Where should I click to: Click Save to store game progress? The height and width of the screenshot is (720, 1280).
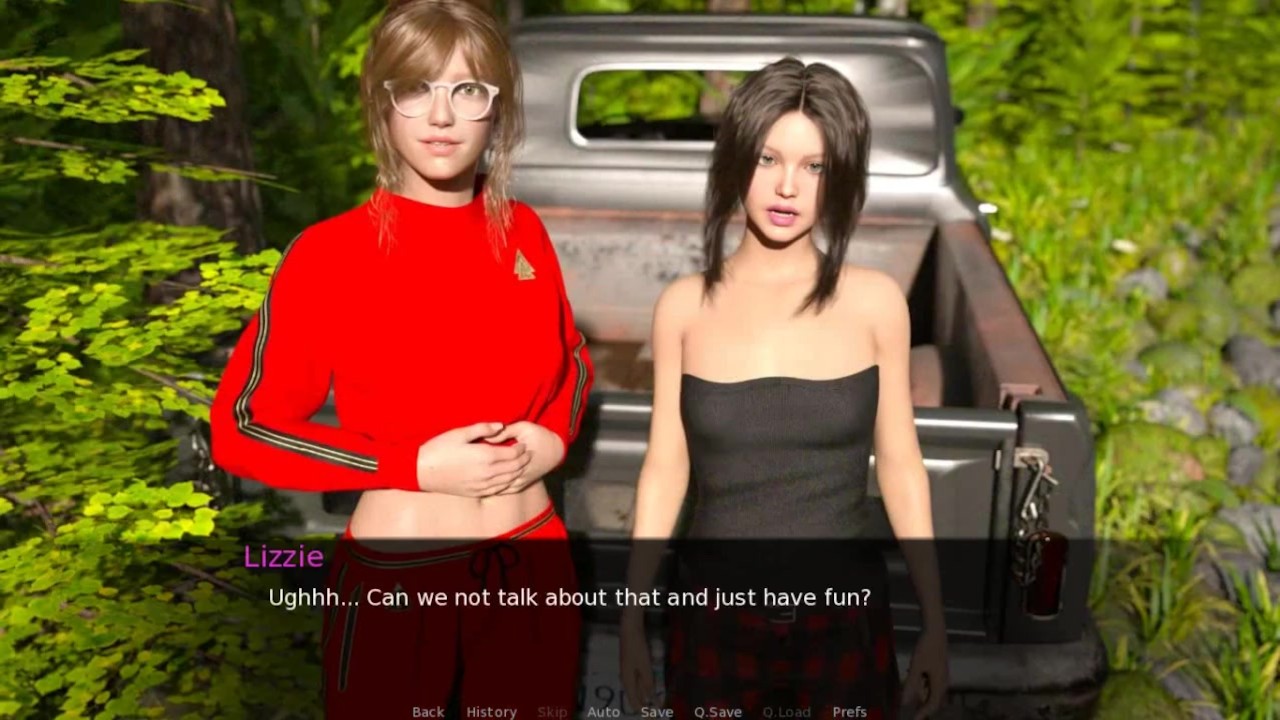[x=657, y=711]
